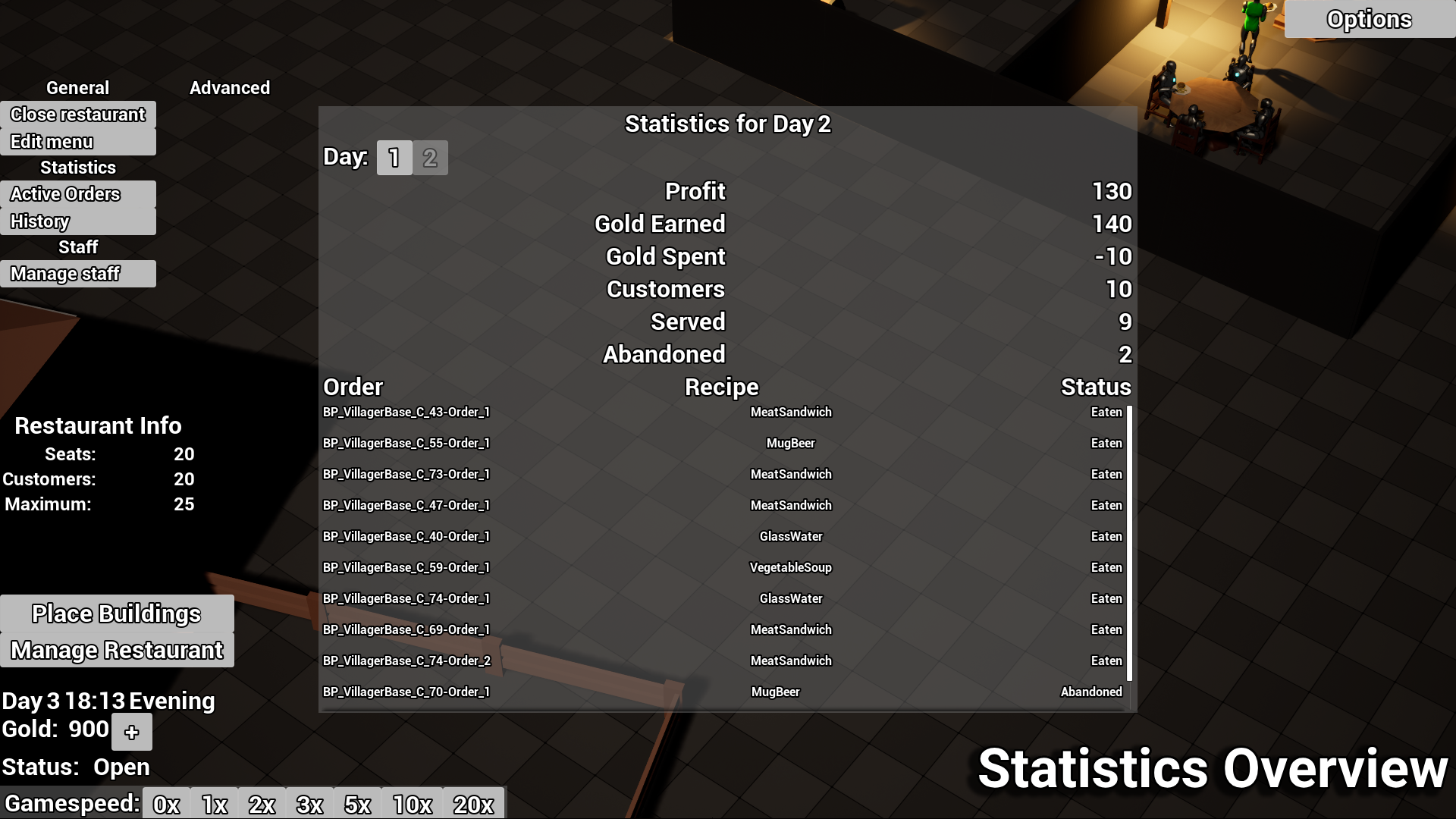Open the Advanced tab
Screen dimensions: 1456x819
(x=230, y=87)
